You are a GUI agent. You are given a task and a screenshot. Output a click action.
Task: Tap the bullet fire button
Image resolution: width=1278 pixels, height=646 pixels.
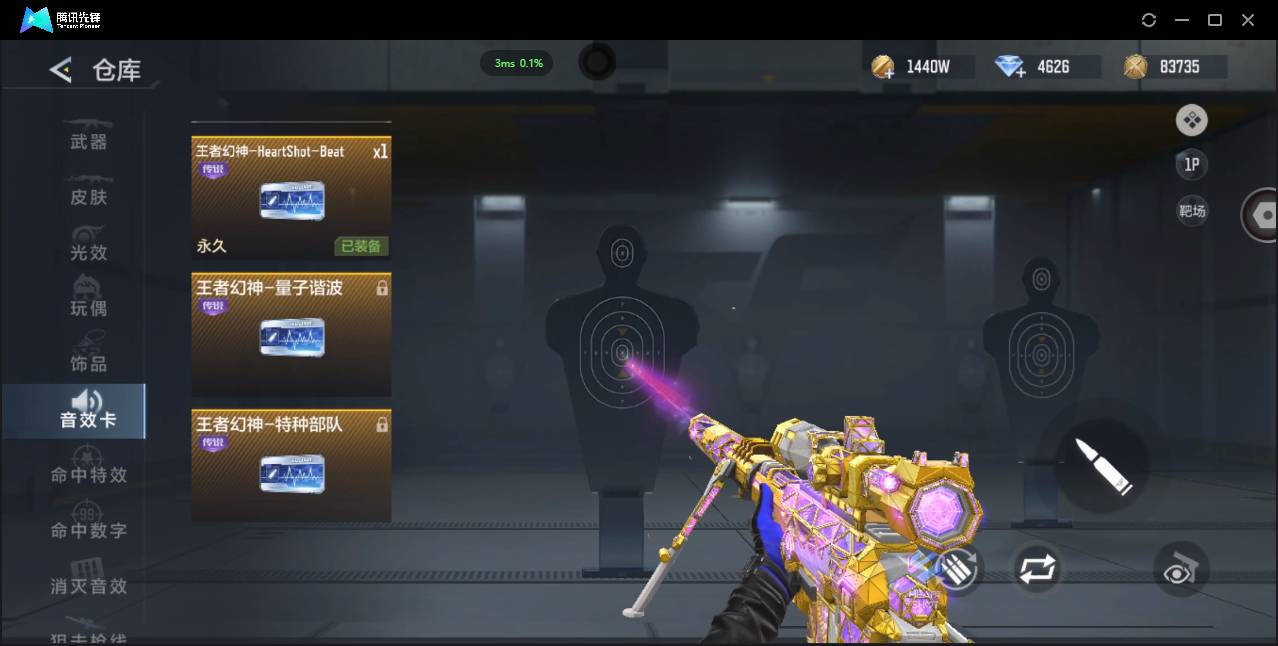tap(1103, 466)
